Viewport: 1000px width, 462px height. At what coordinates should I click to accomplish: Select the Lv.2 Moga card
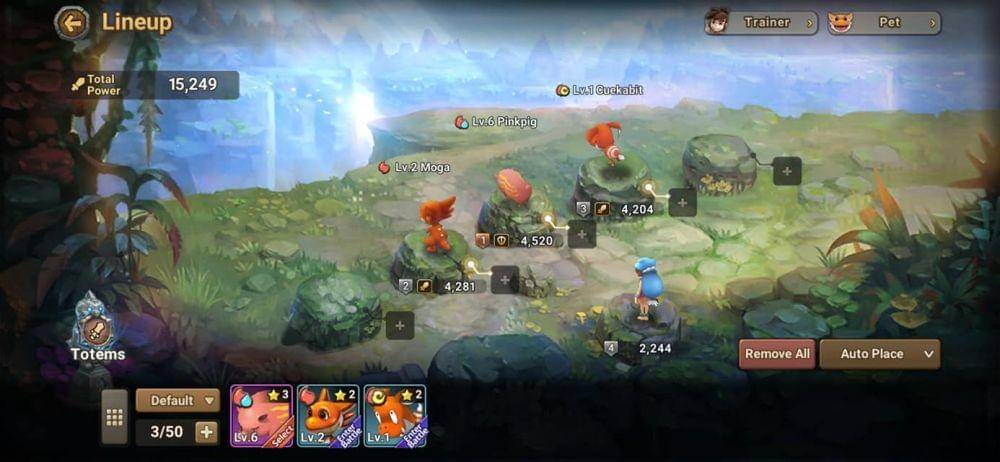pos(328,415)
